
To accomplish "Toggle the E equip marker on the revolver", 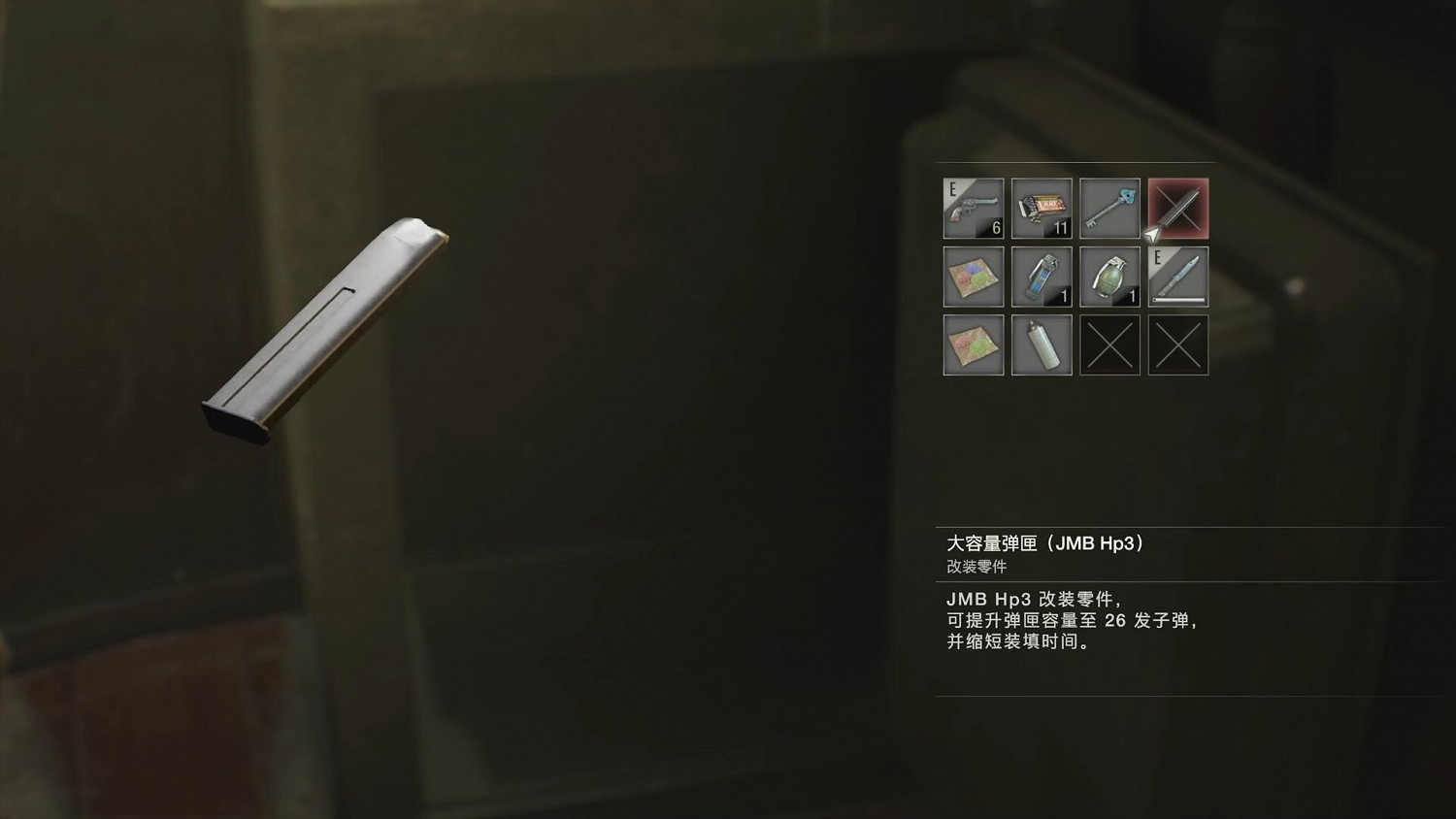I will coord(952,187).
